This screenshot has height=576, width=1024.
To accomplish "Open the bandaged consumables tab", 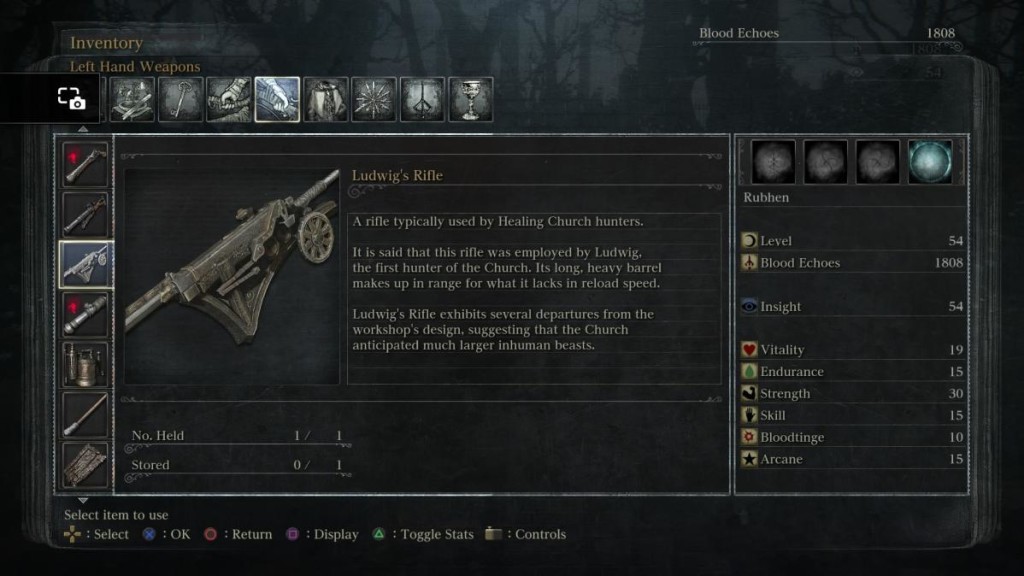I will tap(132, 99).
